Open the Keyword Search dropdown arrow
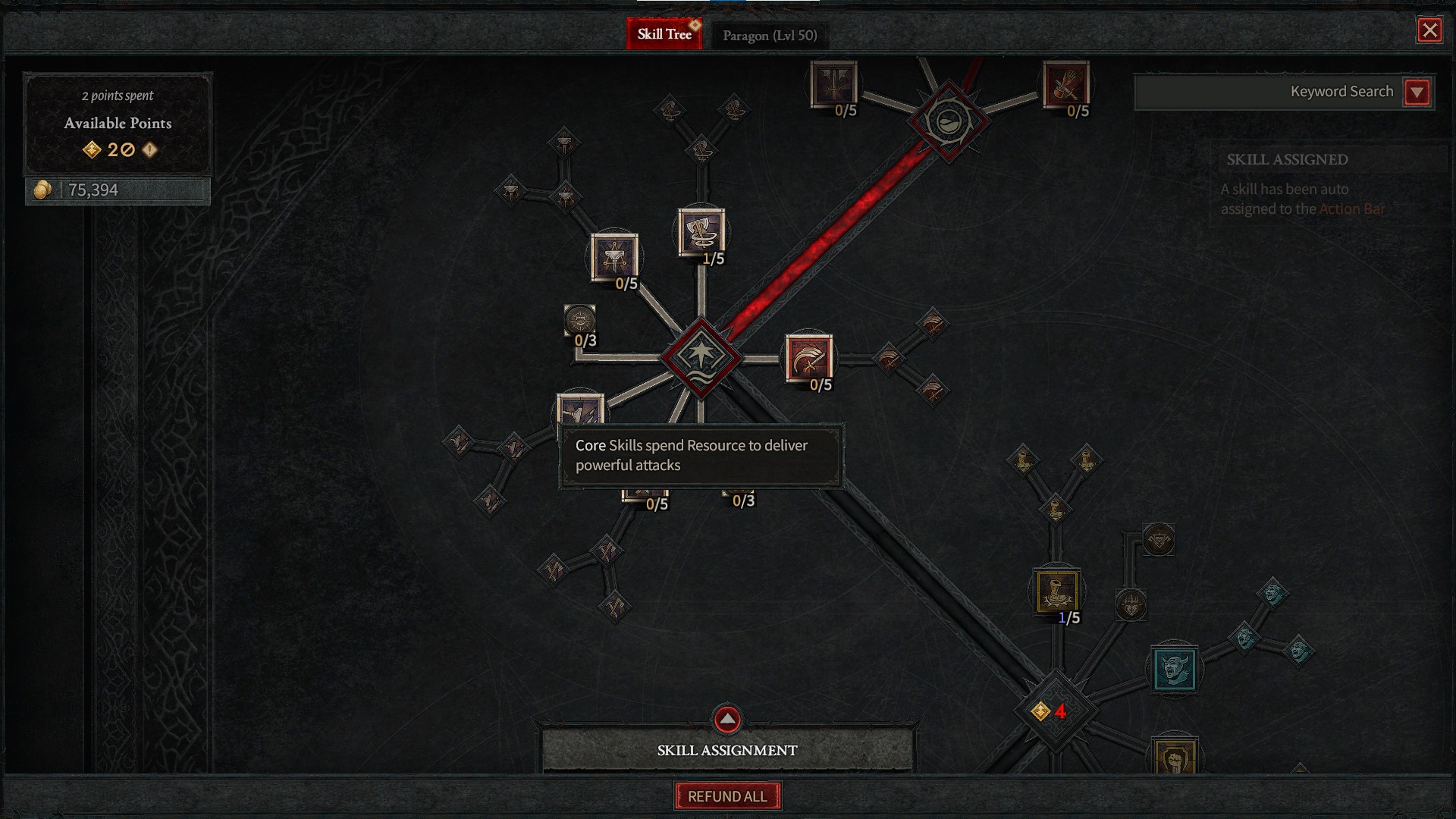Image resolution: width=1456 pixels, height=819 pixels. 1417,93
